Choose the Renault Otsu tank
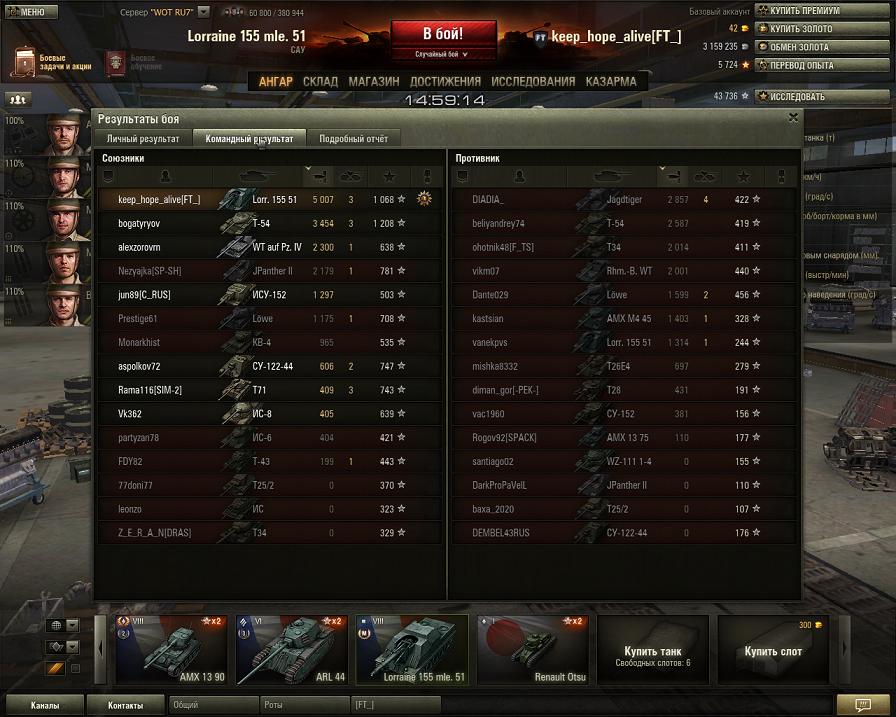 (x=532, y=650)
